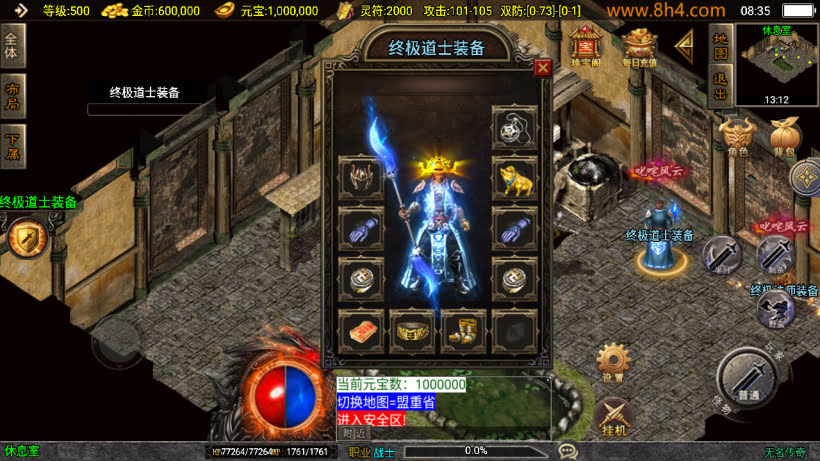Select the golden boots slot

point(462,329)
